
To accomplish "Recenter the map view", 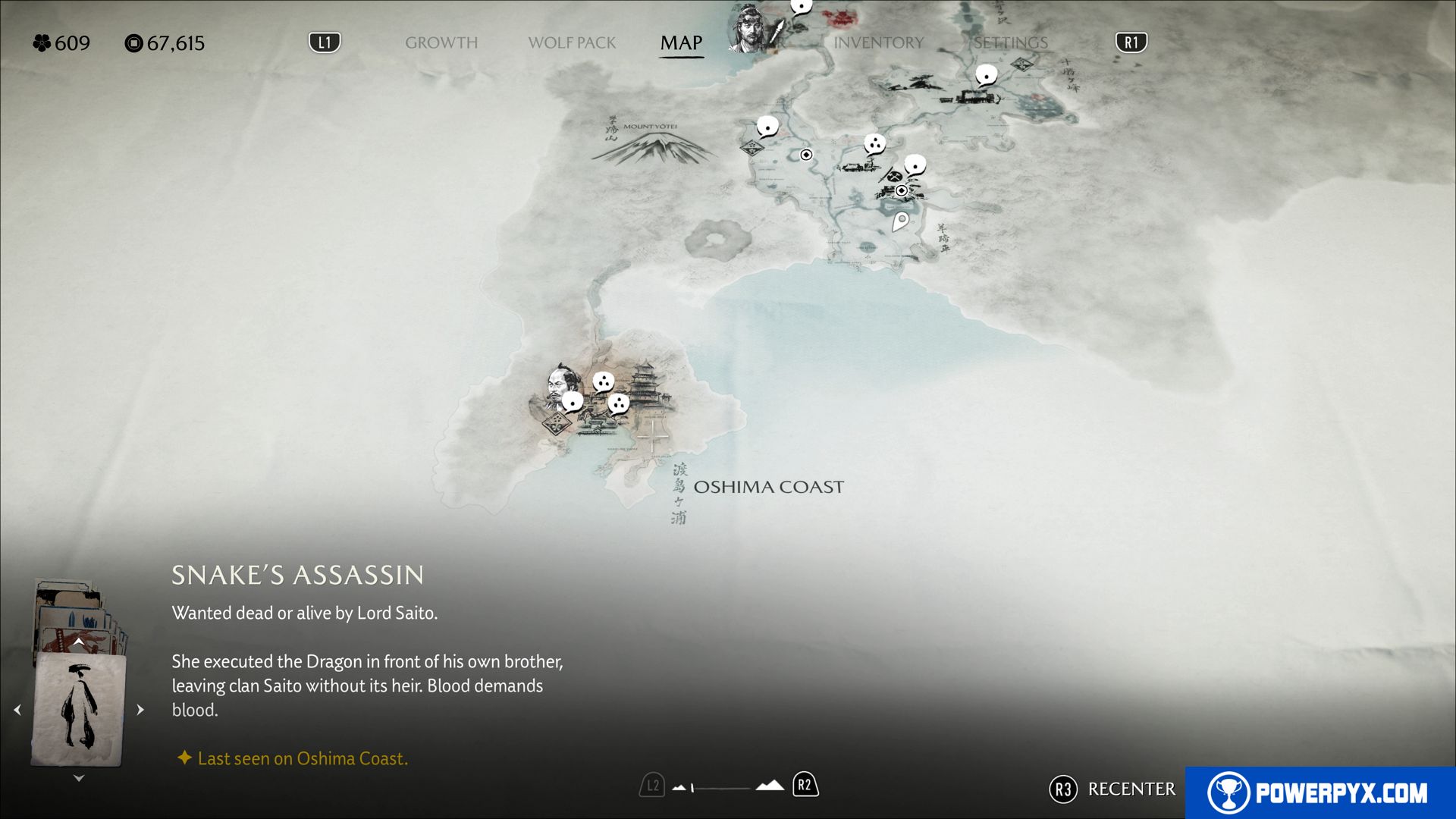I will point(1112,789).
